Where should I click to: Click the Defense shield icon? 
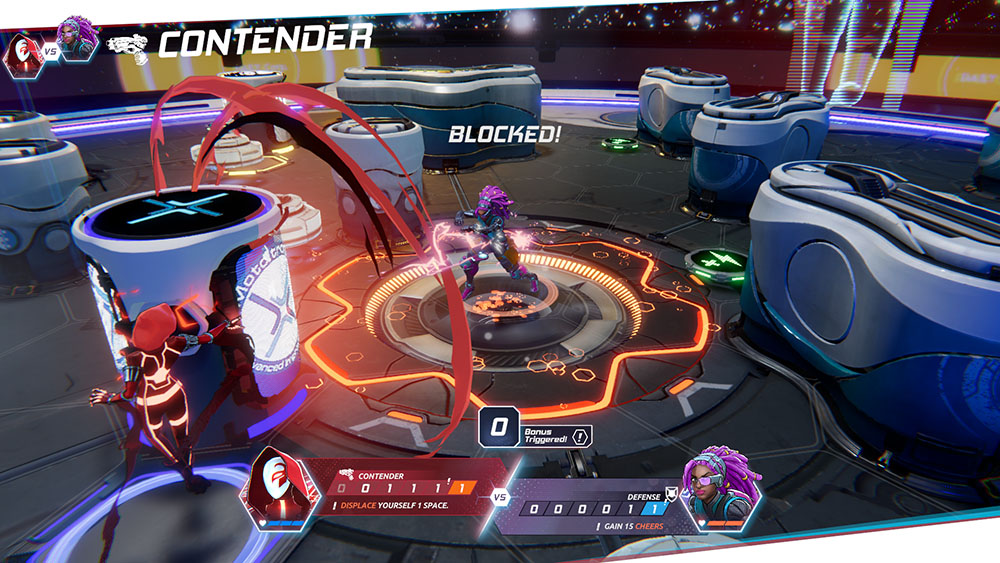(x=672, y=493)
